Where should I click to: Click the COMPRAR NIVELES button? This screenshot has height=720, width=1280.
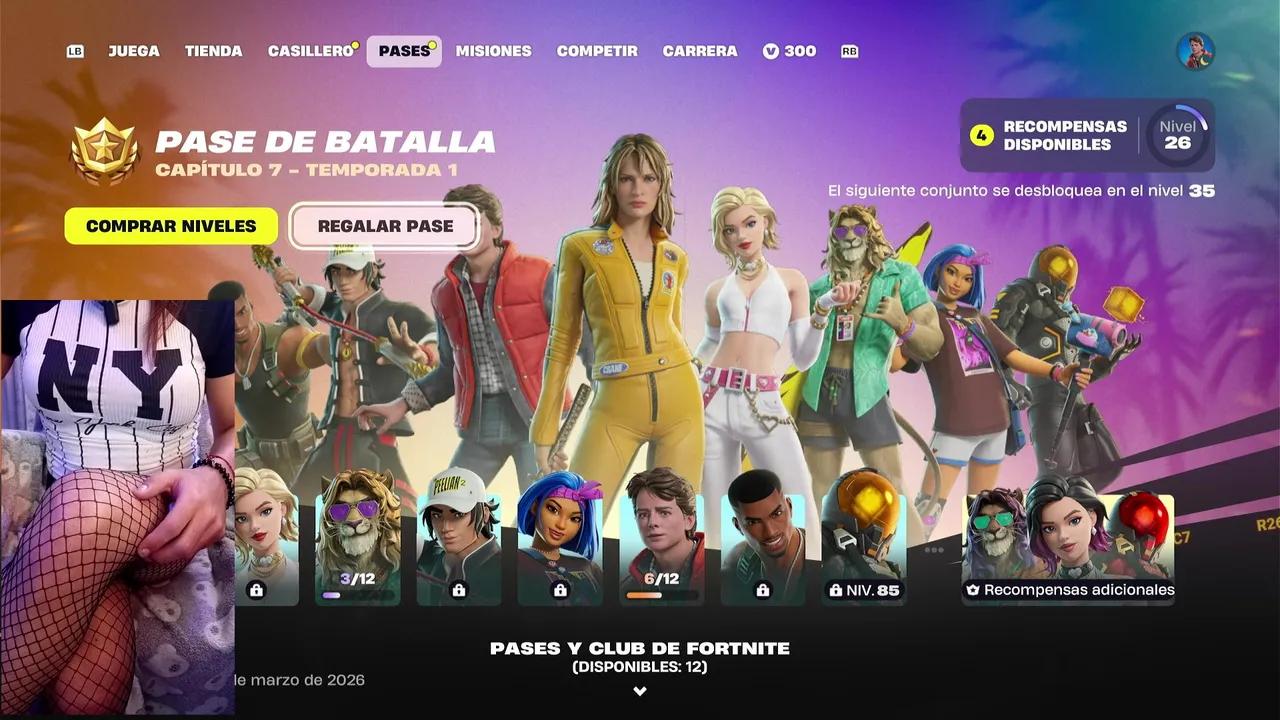tap(170, 226)
